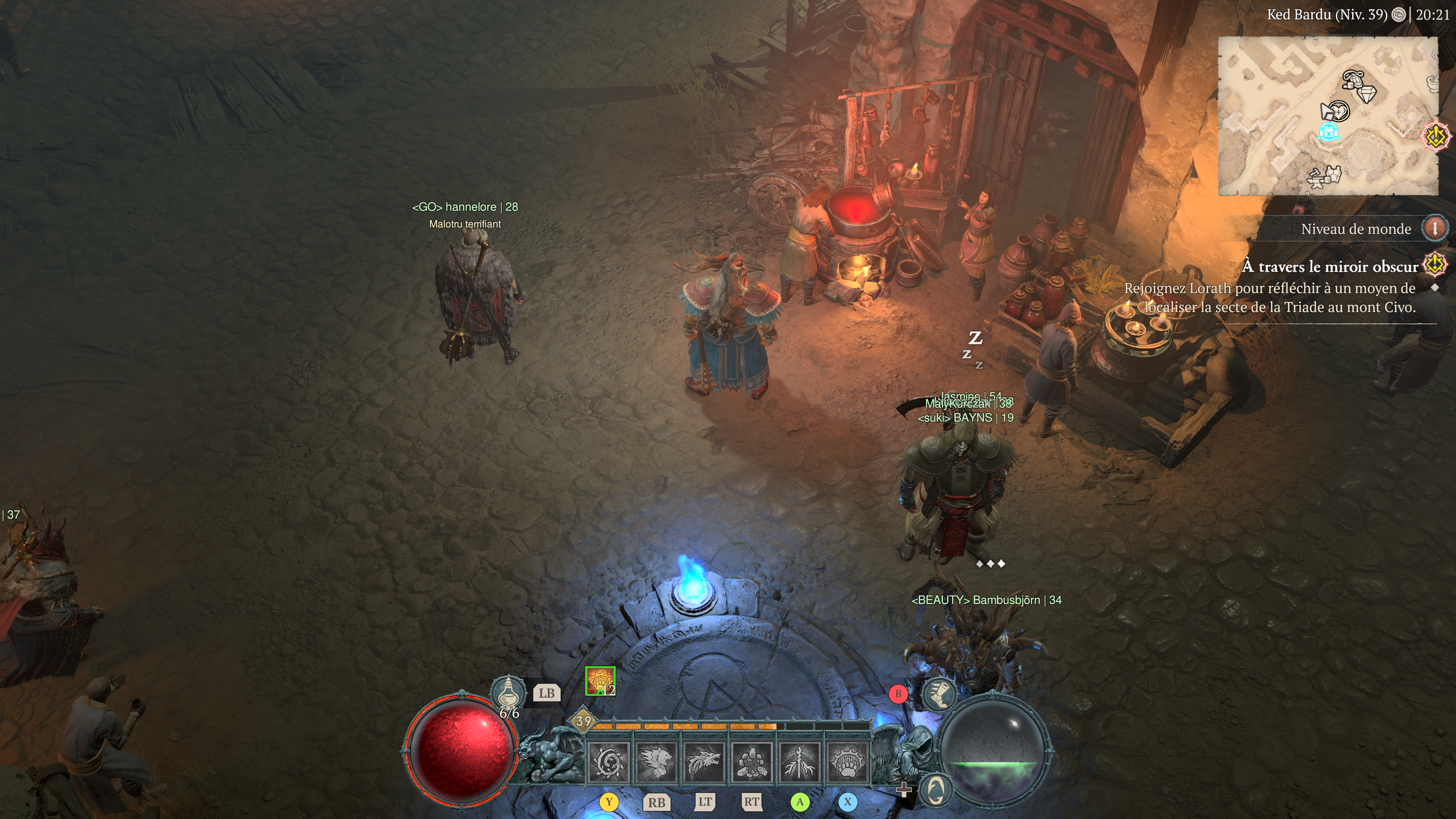Click the round icon beside Ked Bardu
1456x819 pixels.
click(1398, 15)
